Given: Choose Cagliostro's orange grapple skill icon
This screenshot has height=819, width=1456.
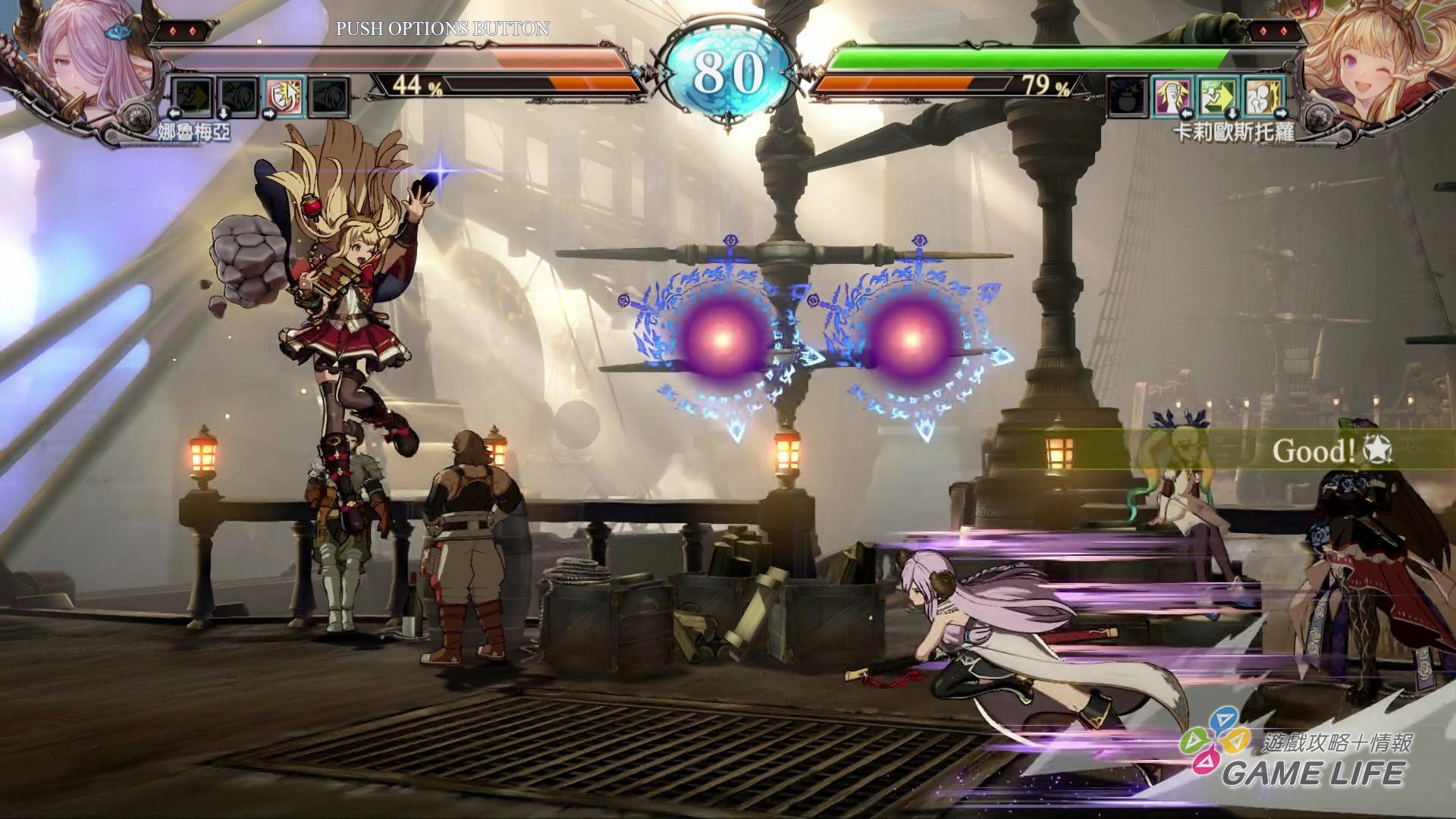Looking at the screenshot, I should (x=1263, y=96).
